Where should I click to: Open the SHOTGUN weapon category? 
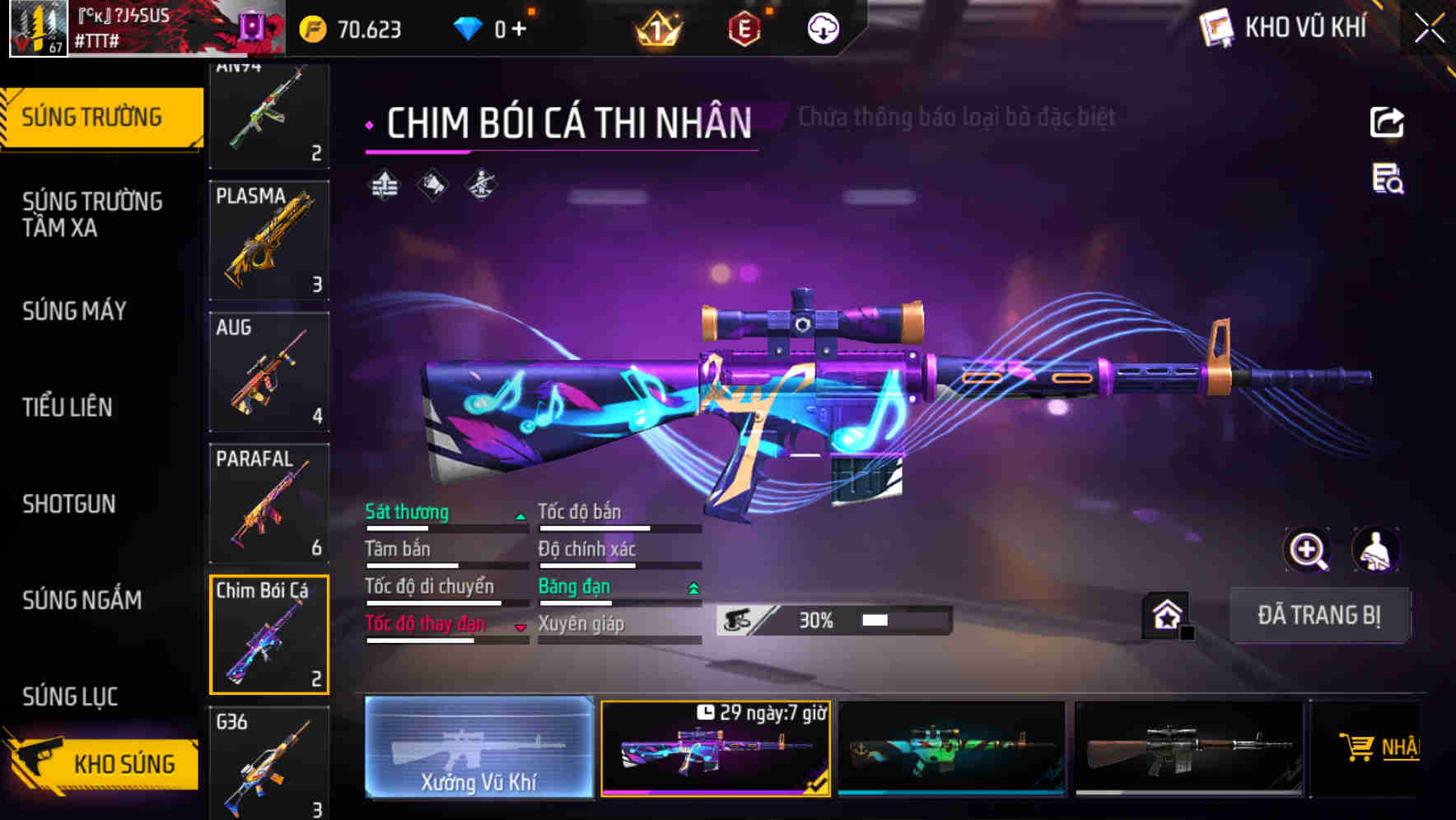[x=70, y=504]
